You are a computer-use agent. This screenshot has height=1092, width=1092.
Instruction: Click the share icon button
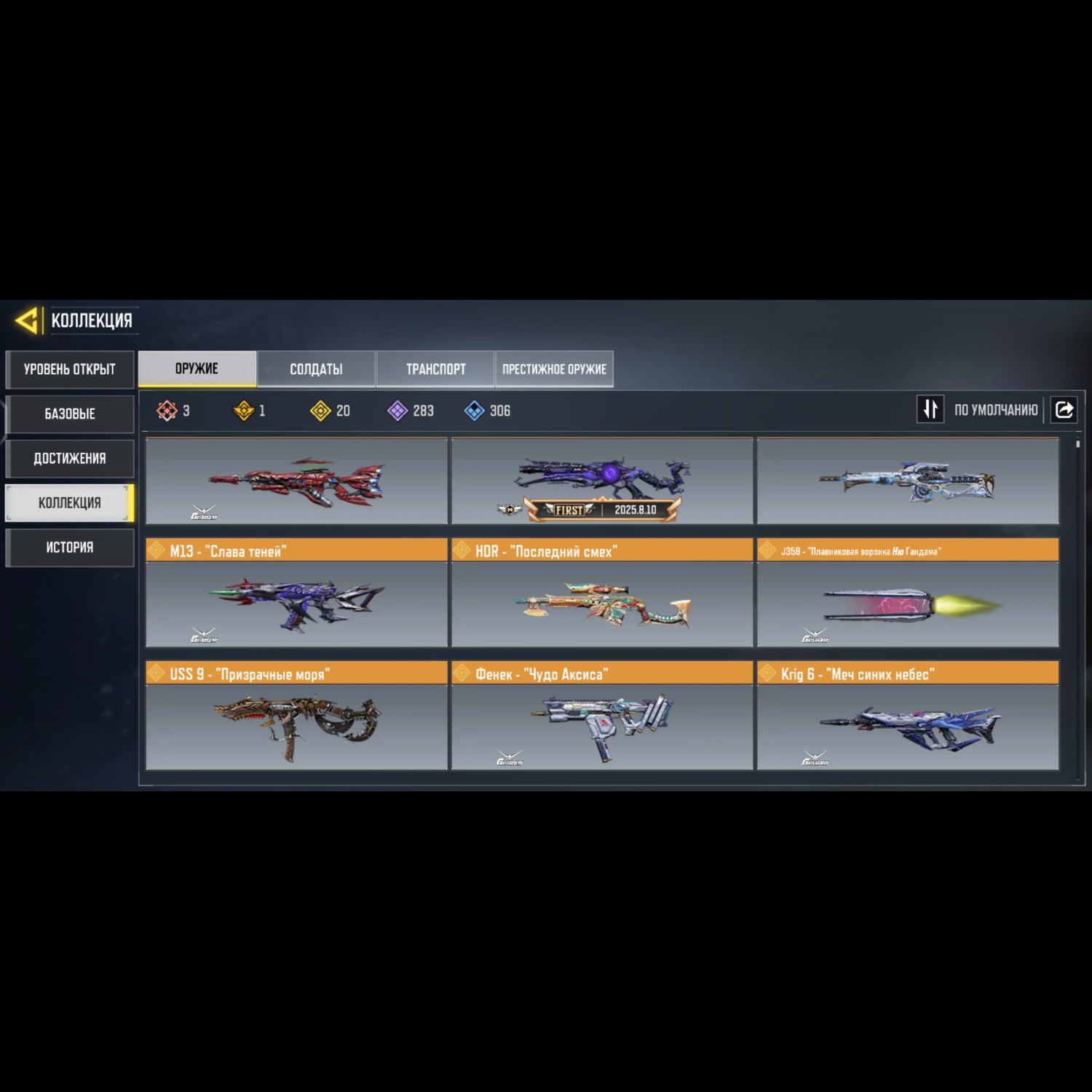tap(1064, 409)
